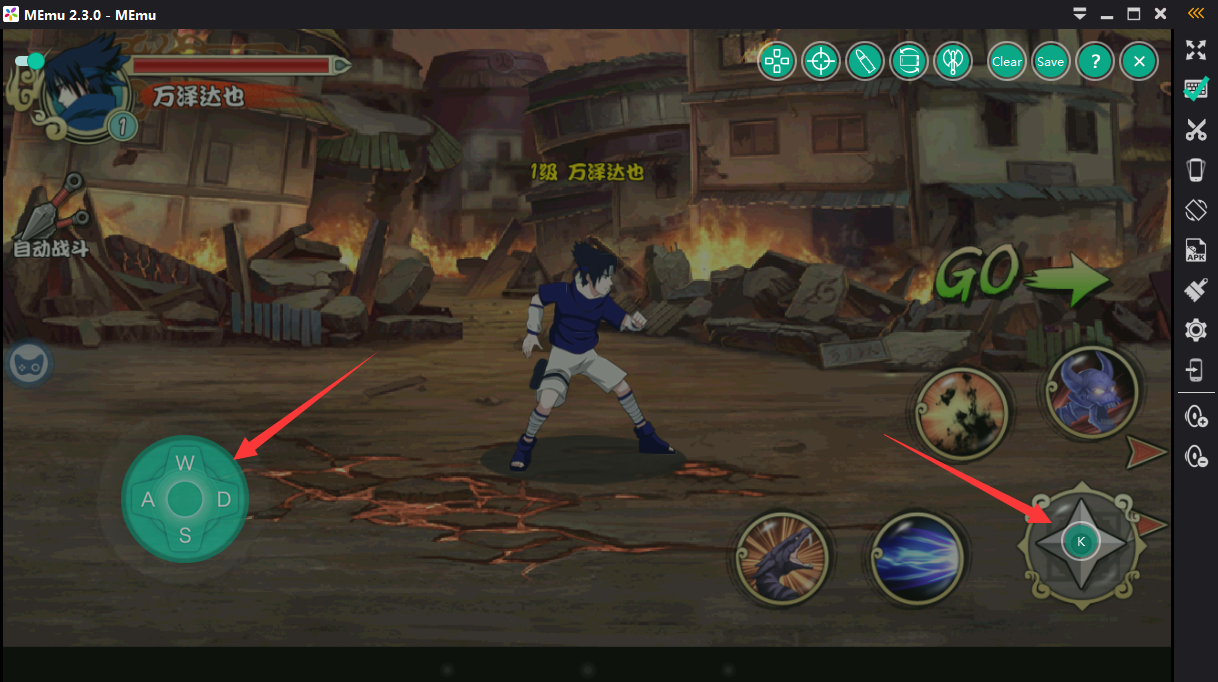Select the crosshair aim tool

821,61
